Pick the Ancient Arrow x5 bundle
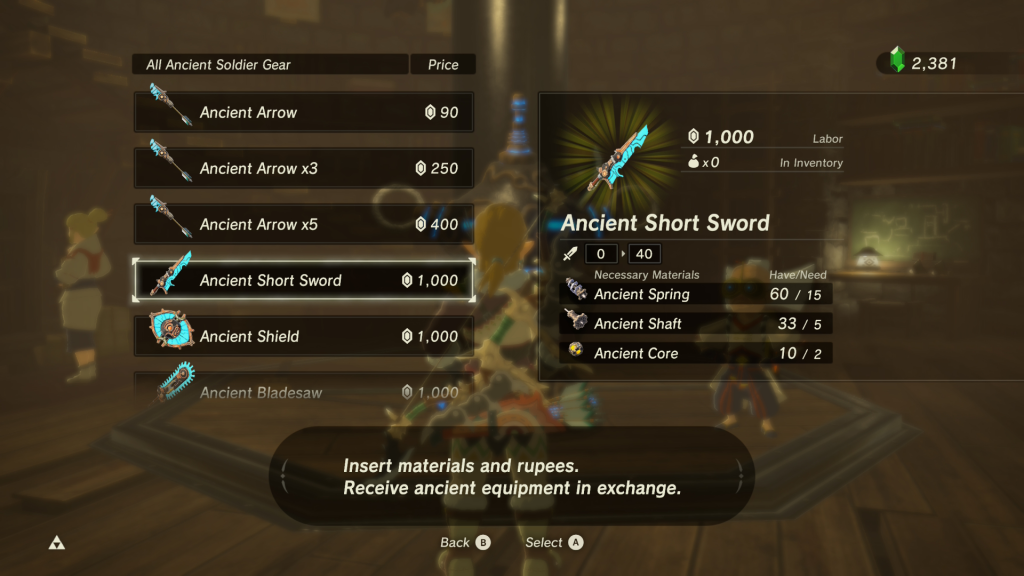 click(x=304, y=225)
